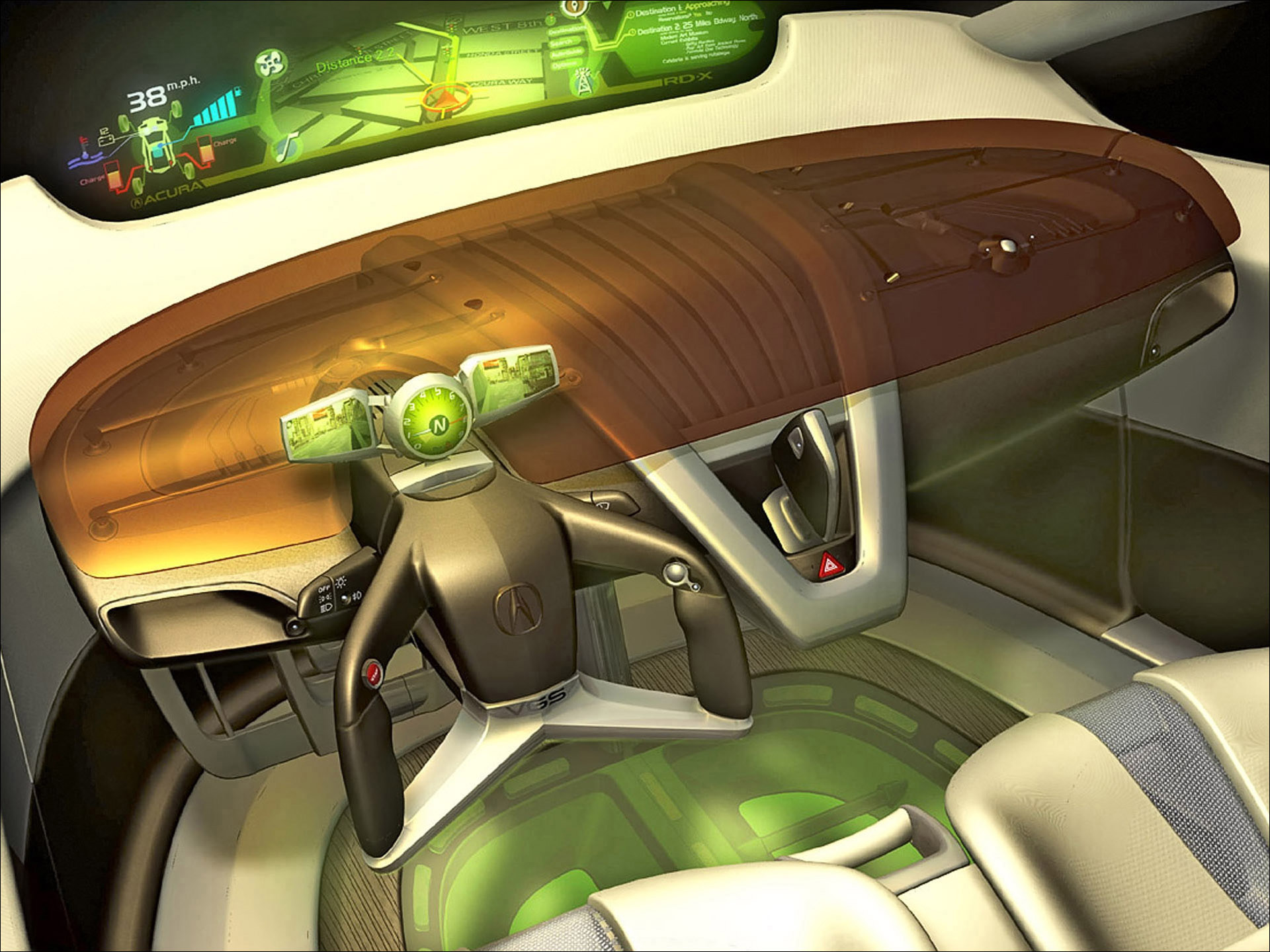Choose the Destination menu button
The height and width of the screenshot is (952, 1270).
568,30
